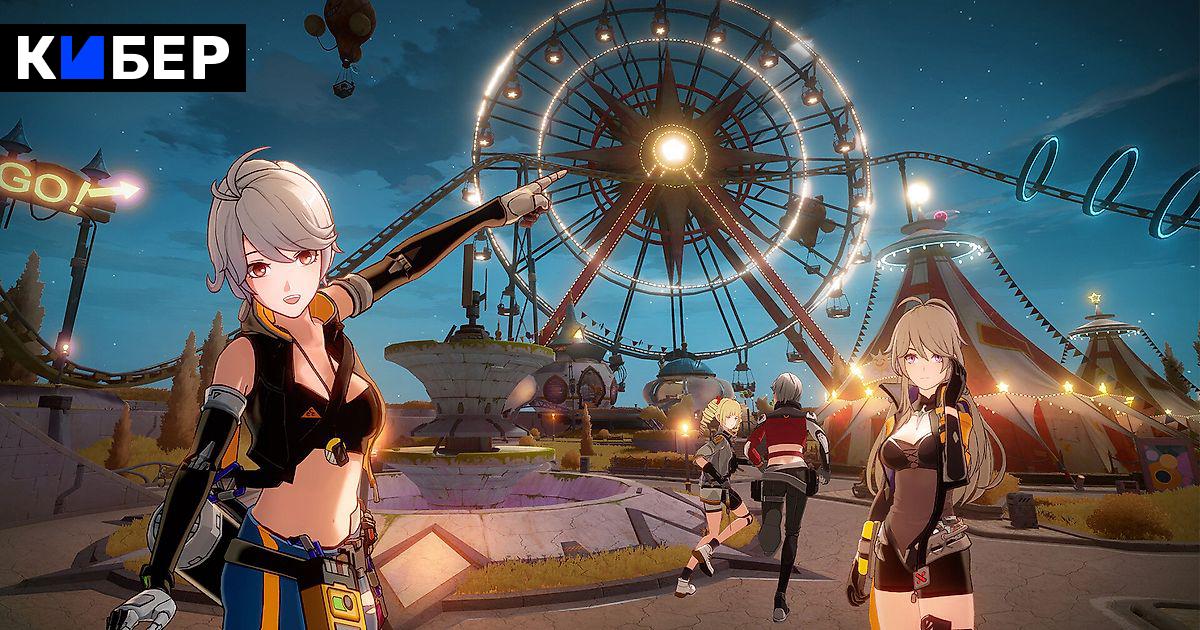Viewport: 1200px width, 630px height.
Task: Click the КИБЕР logo badge
Action: (123, 58)
